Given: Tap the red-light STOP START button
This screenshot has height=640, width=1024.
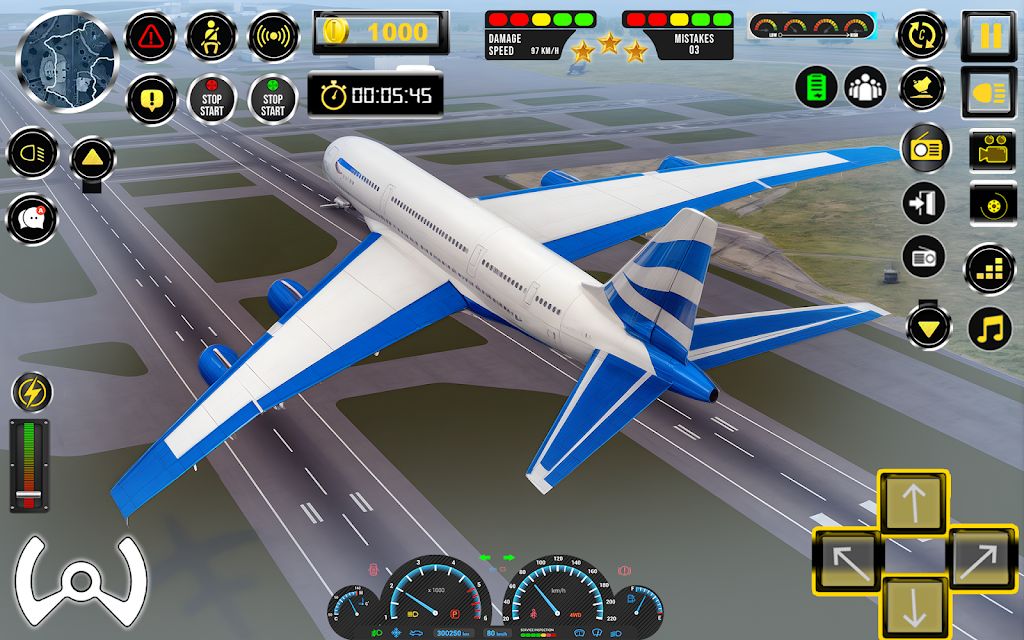Looking at the screenshot, I should (212, 99).
